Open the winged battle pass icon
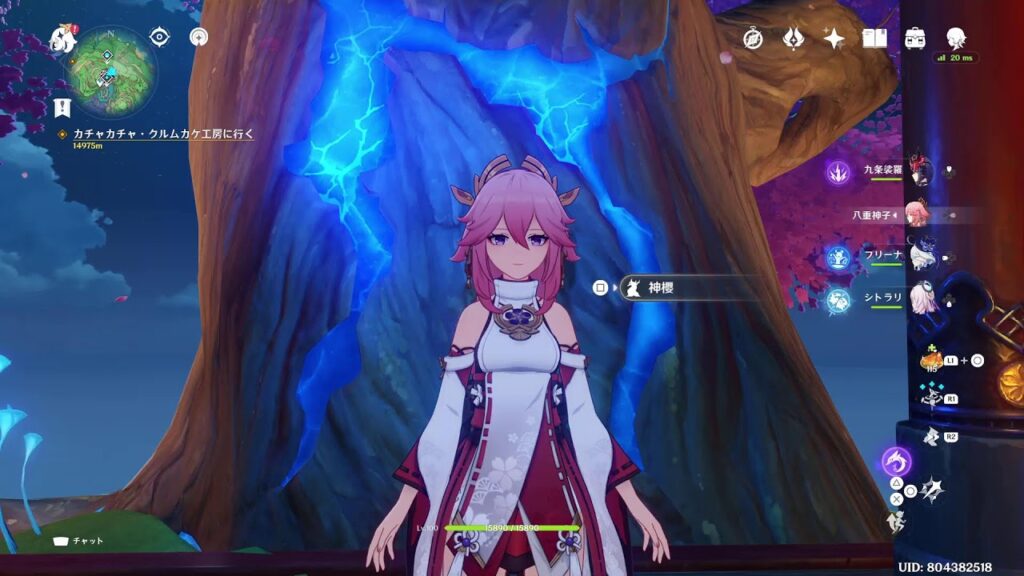Screen dimensions: 1024x576 (x=793, y=38)
